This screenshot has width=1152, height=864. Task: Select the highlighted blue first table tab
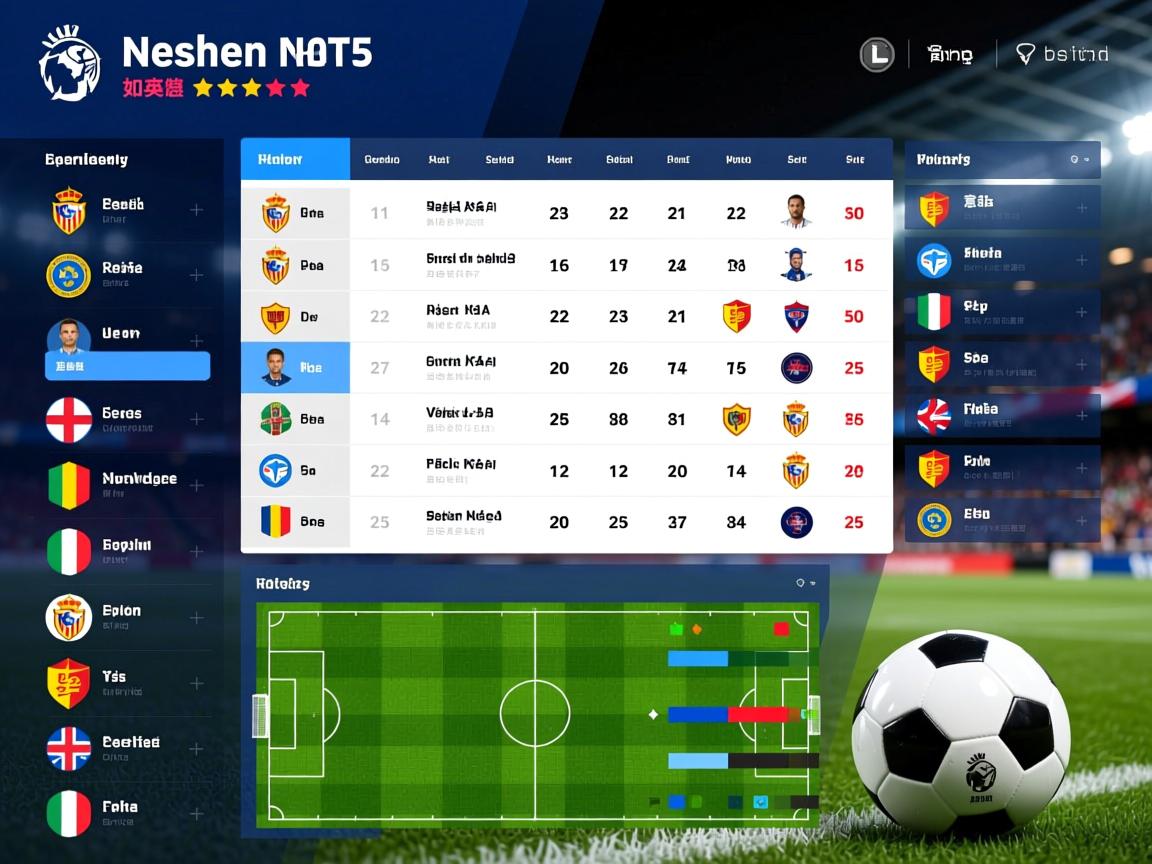pyautogui.click(x=295, y=159)
